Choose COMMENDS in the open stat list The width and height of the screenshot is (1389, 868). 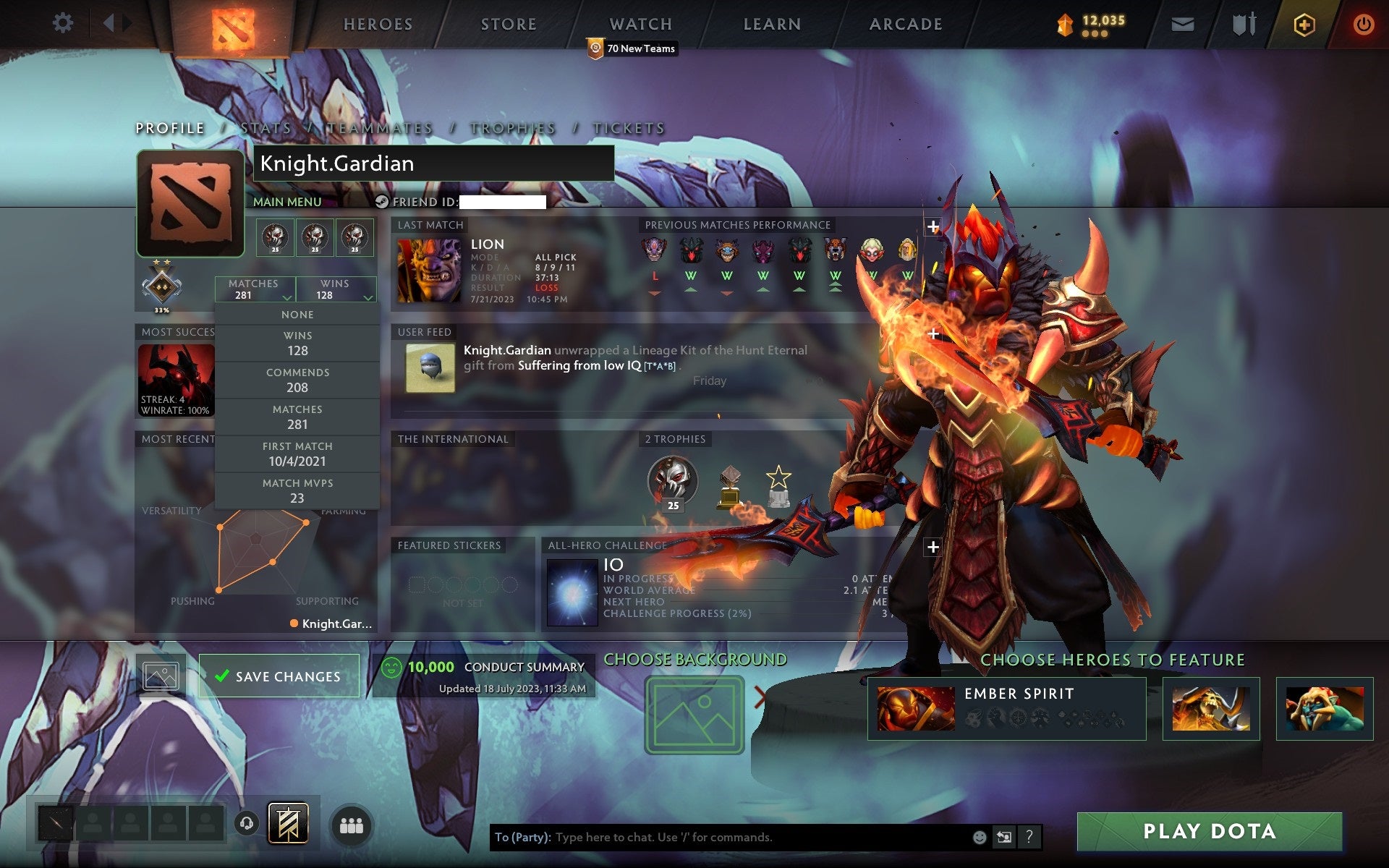pos(298,380)
